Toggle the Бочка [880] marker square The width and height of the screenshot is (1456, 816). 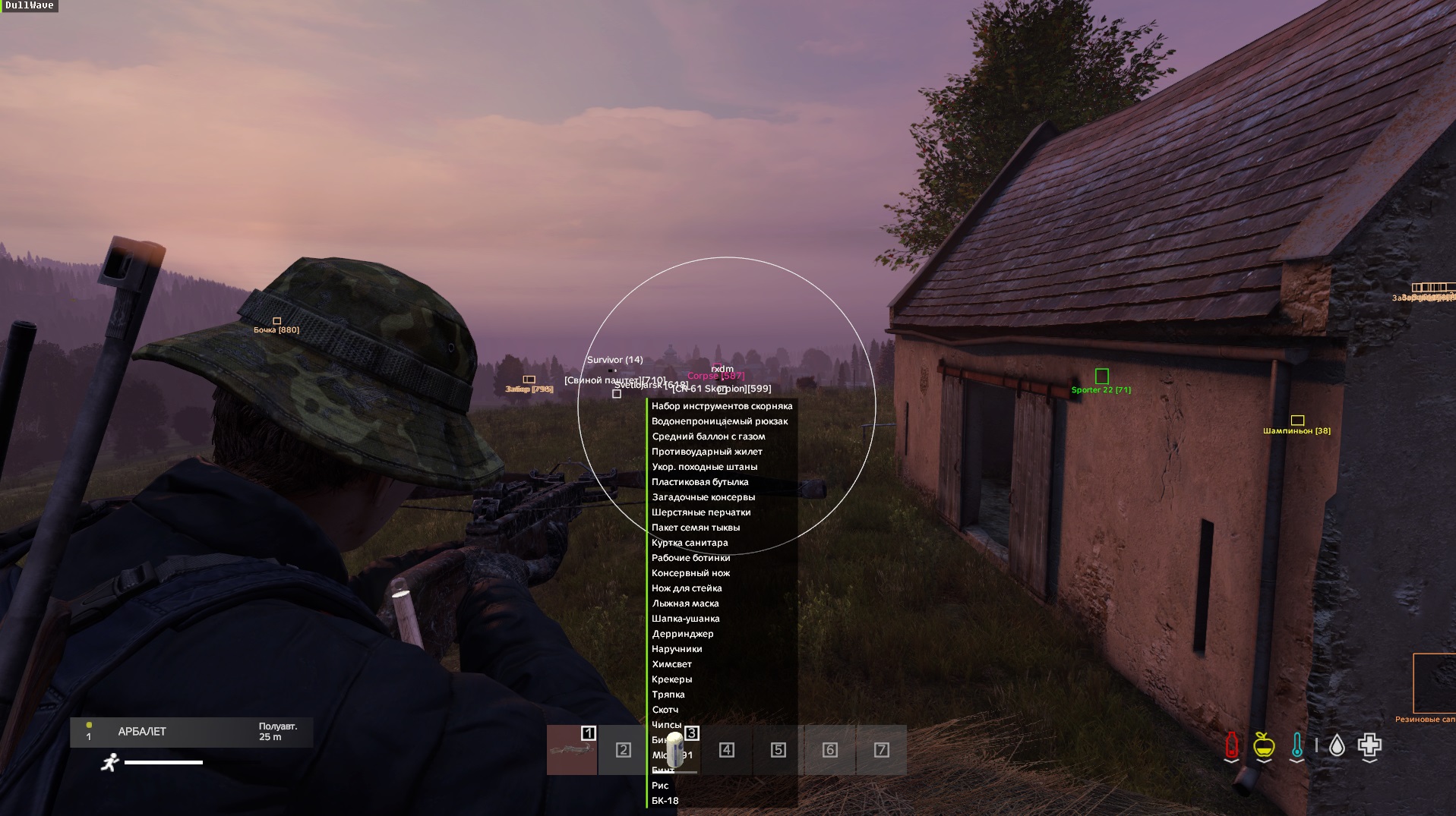tap(278, 320)
